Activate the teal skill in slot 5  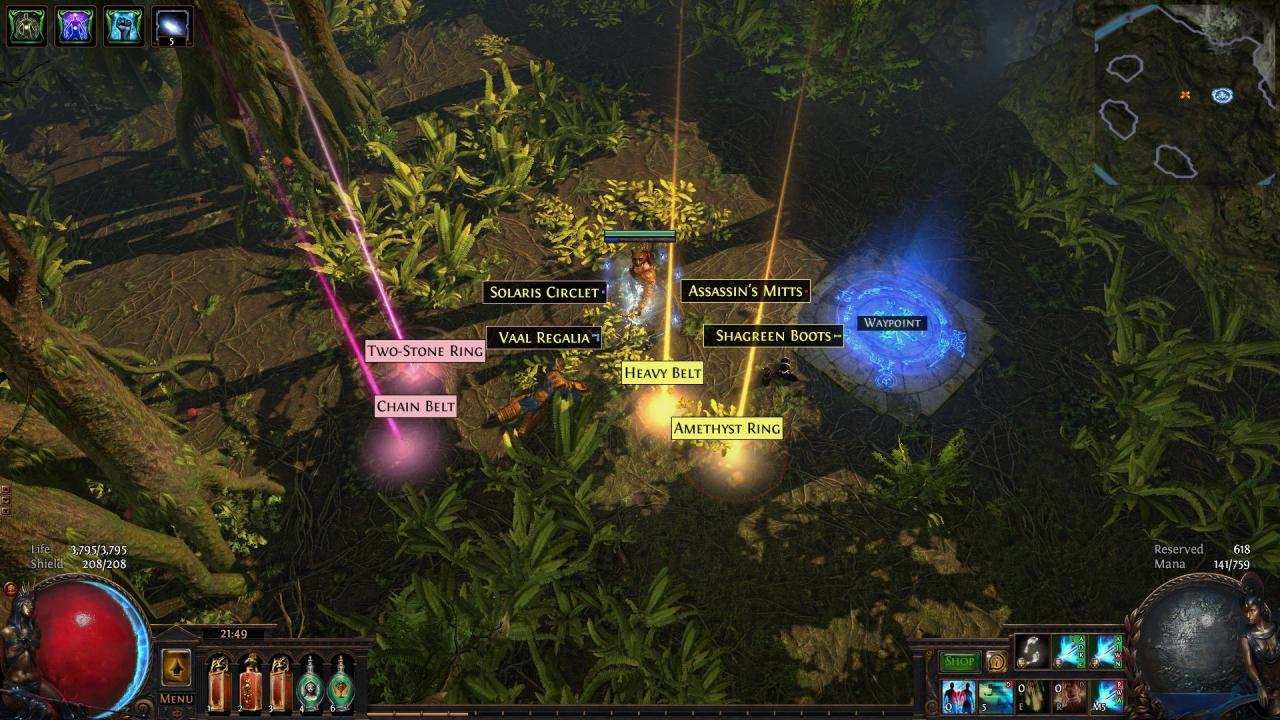pyautogui.click(x=996, y=696)
